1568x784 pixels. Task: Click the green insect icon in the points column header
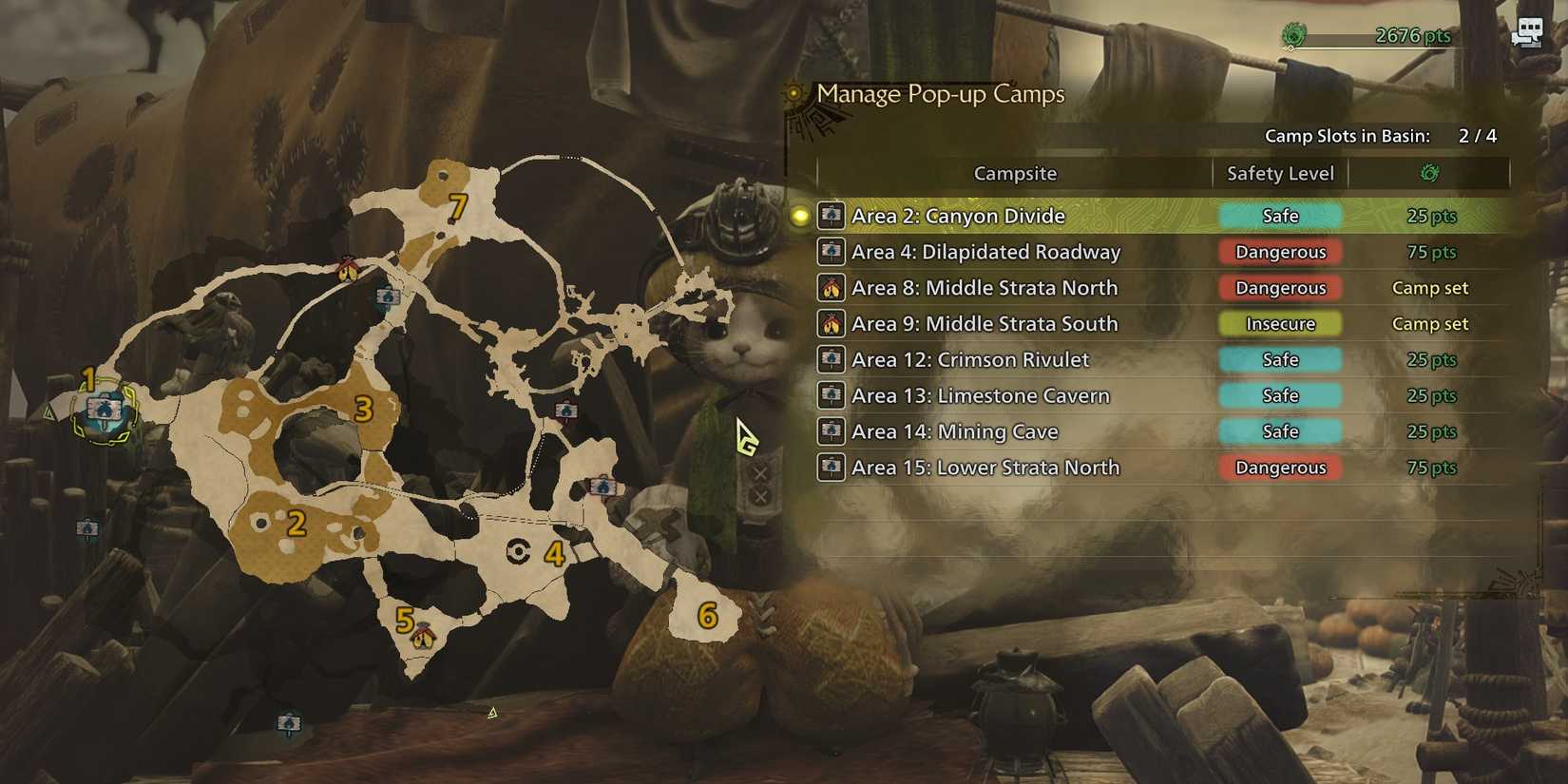[1429, 172]
